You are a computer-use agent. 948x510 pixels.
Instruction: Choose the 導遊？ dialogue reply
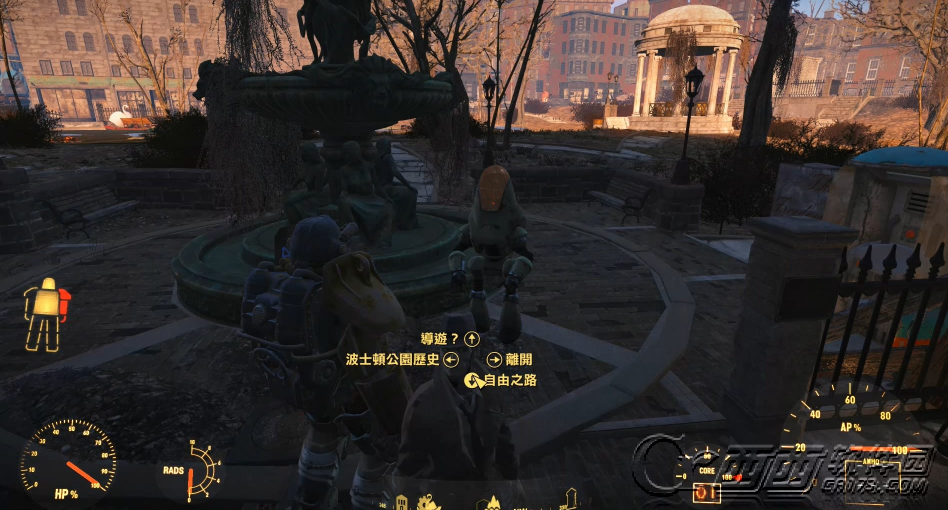441,340
